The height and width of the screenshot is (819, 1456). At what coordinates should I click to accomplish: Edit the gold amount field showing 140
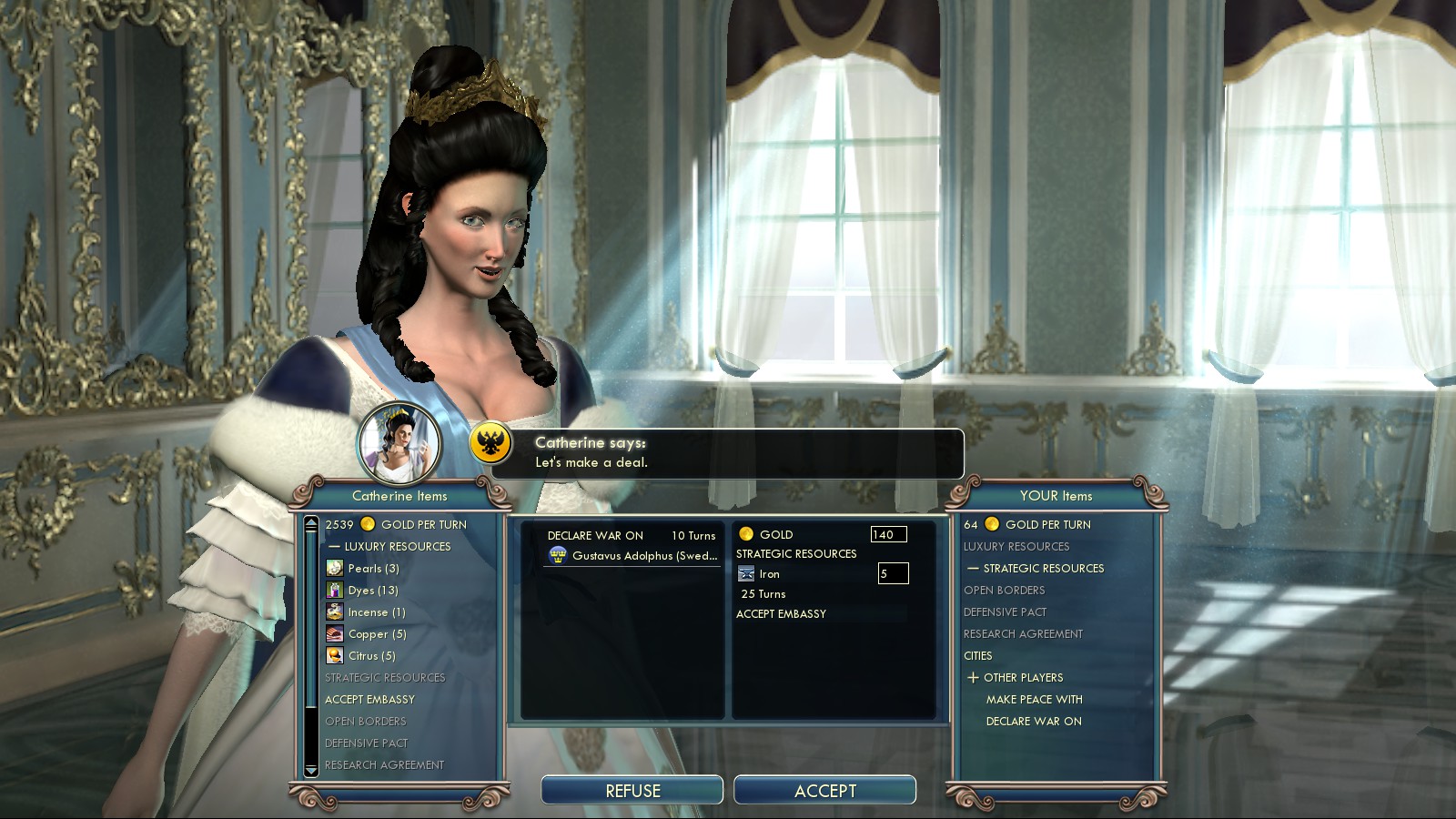(x=888, y=535)
